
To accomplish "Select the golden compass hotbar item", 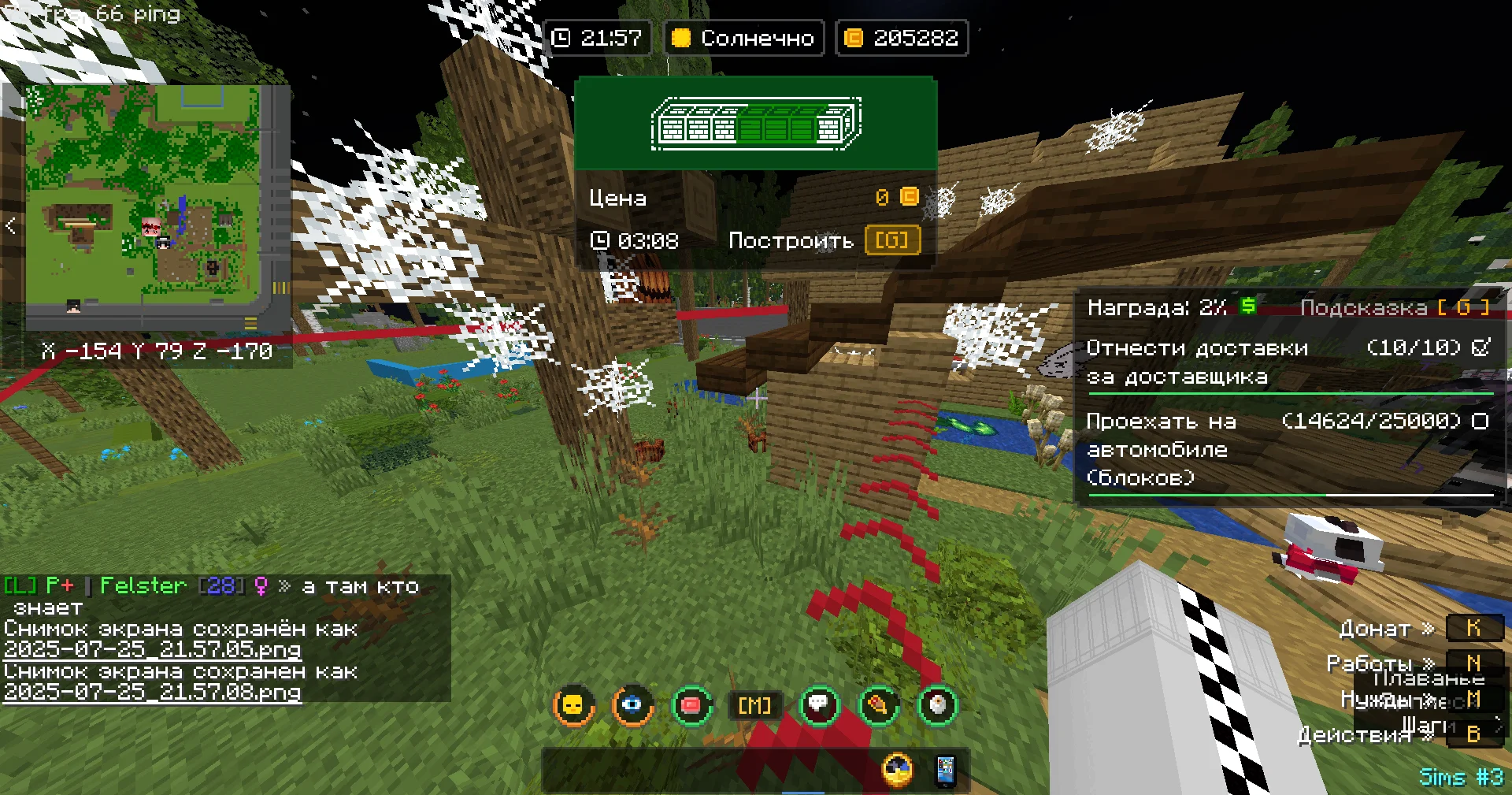I will [x=897, y=770].
